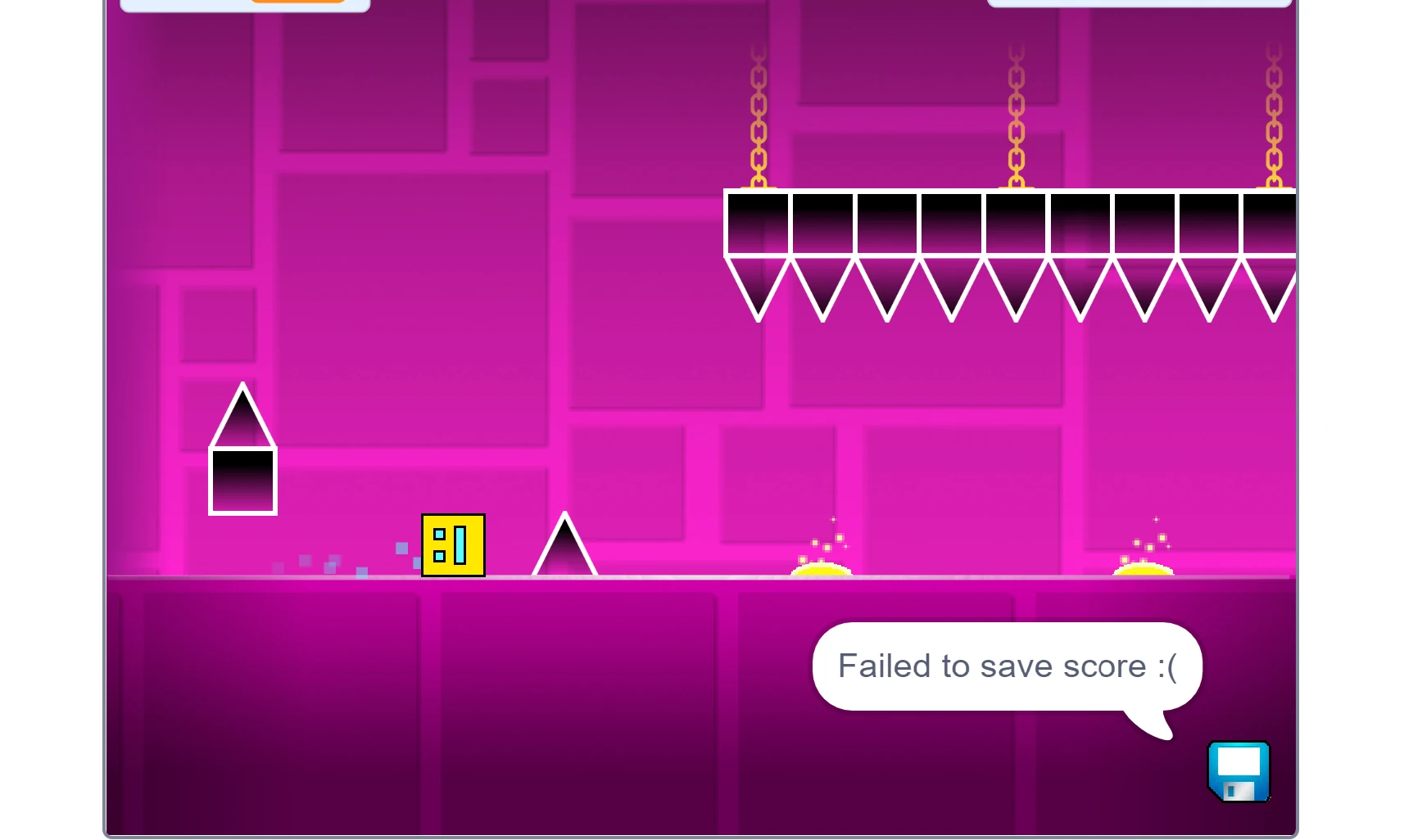Viewport: 1404px width, 840px height.
Task: Select the yellow player cube sprite
Action: 453,545
